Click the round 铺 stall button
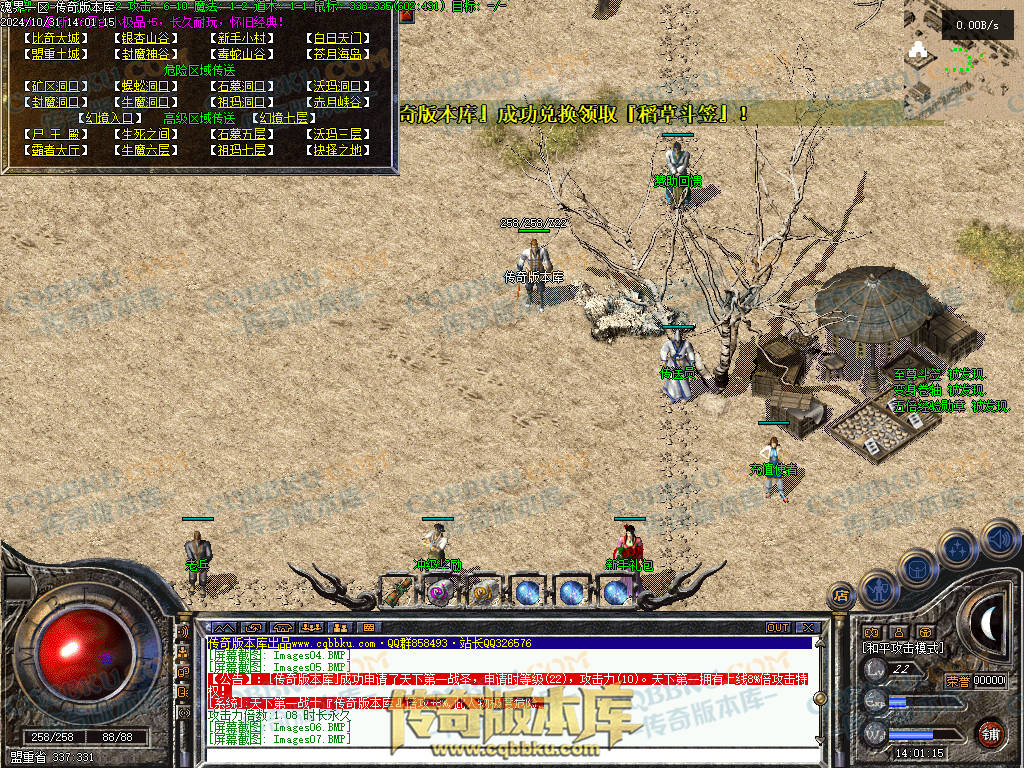Image resolution: width=1024 pixels, height=768 pixels. [990, 732]
